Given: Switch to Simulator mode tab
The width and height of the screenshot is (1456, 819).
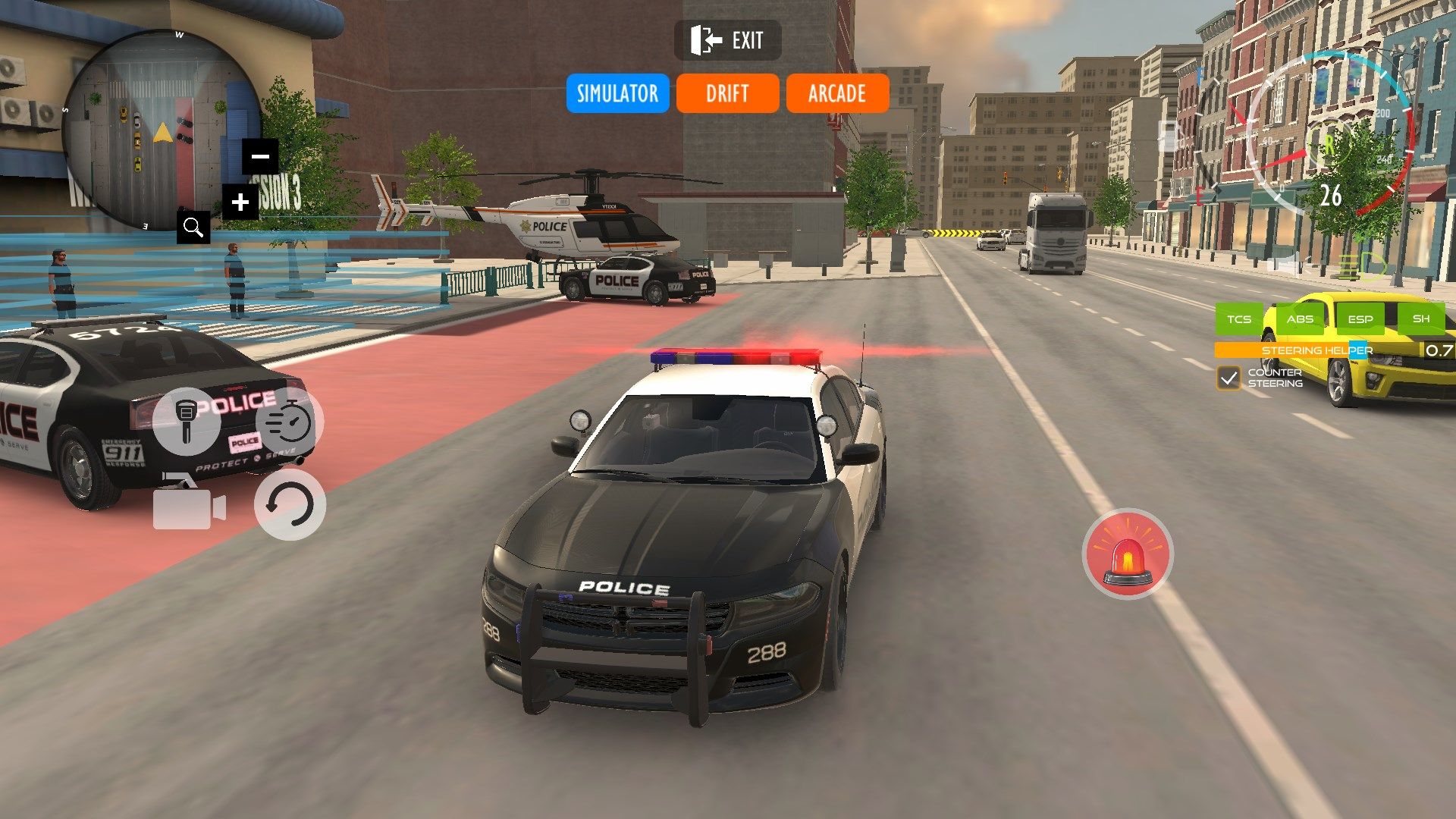Looking at the screenshot, I should click(x=617, y=93).
